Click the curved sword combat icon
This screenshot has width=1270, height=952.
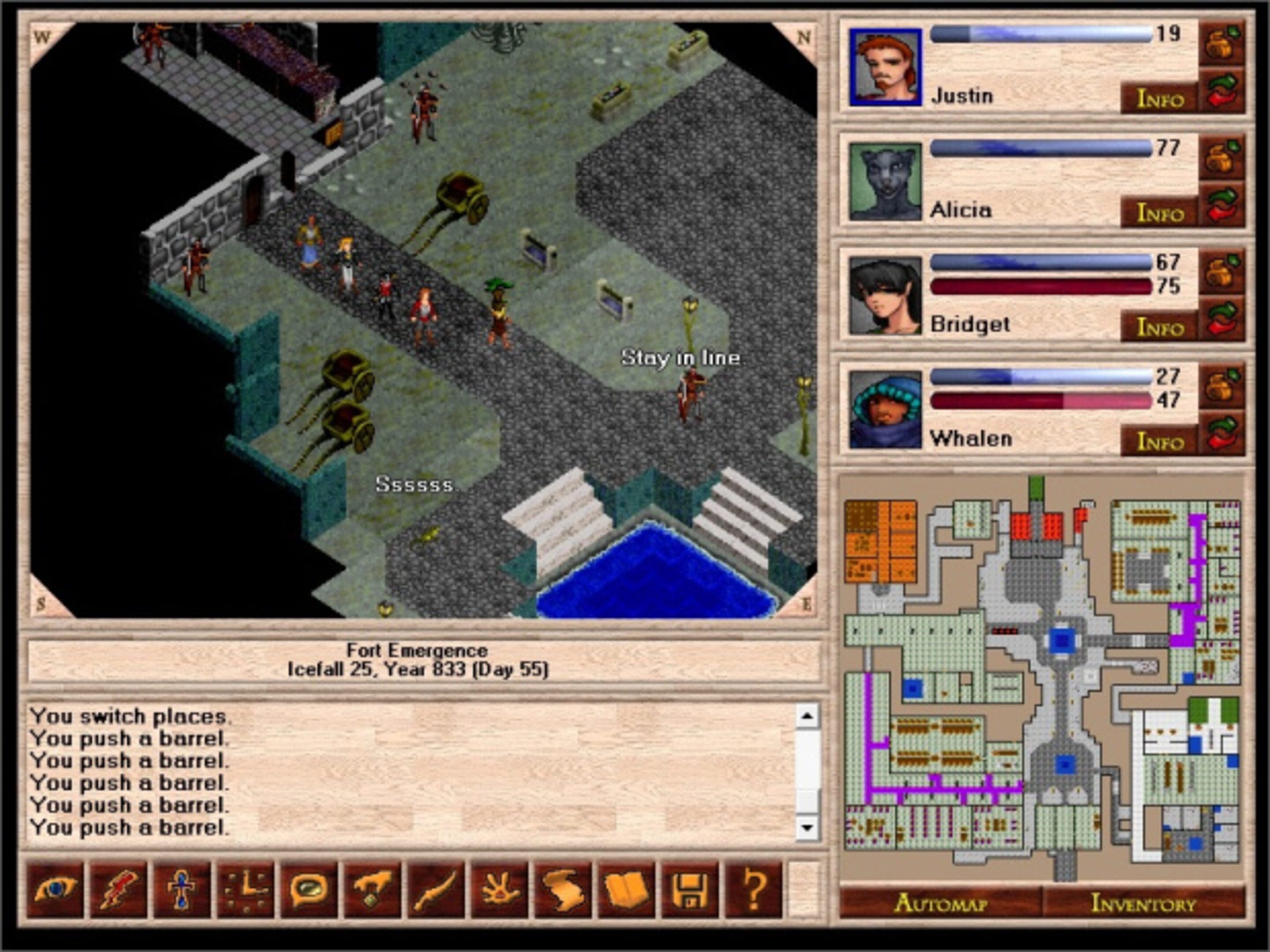point(436,890)
